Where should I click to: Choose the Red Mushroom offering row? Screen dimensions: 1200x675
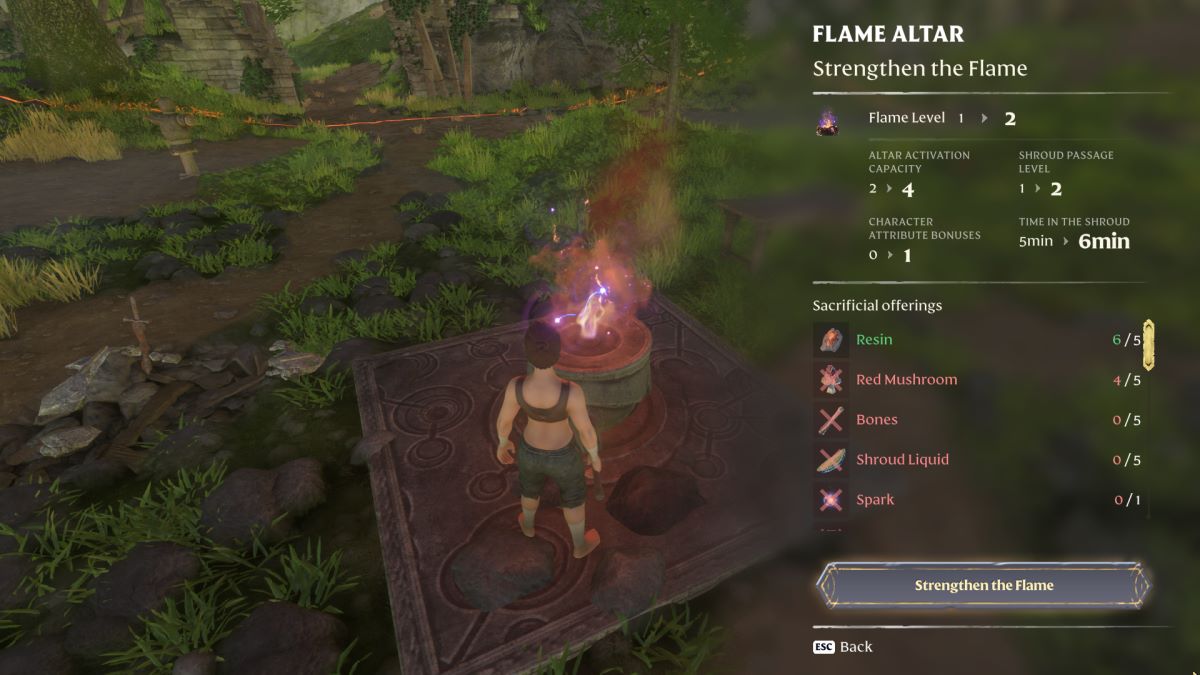pos(978,380)
